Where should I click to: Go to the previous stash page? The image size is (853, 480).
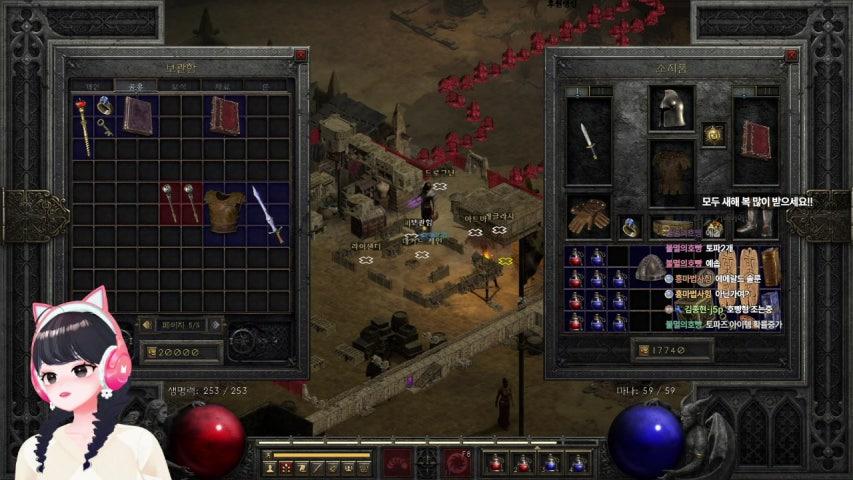tap(146, 325)
